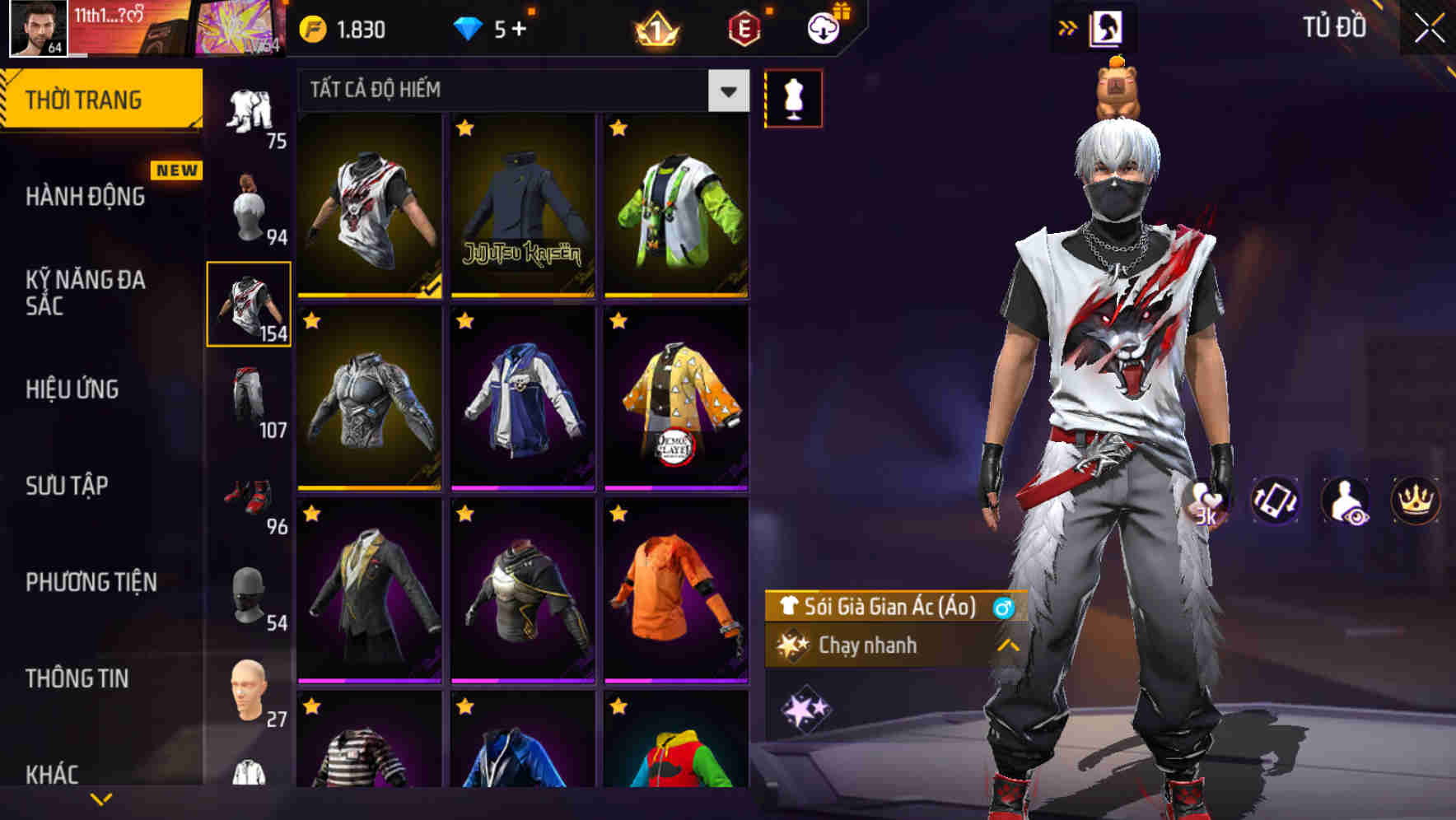Select the head accessories category with 27 items
The width and height of the screenshot is (1456, 820).
pos(250,694)
